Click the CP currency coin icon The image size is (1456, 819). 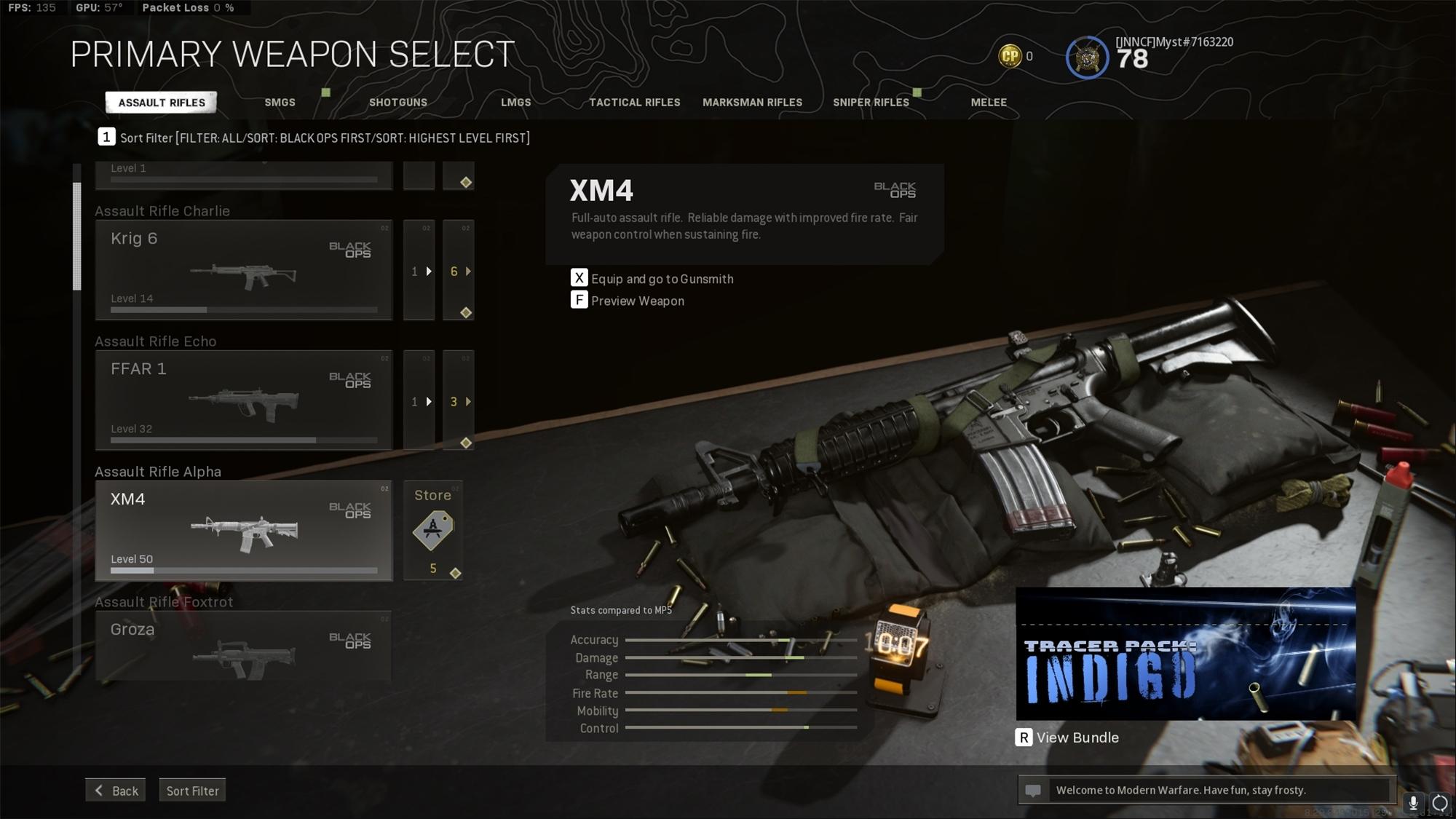(1008, 56)
